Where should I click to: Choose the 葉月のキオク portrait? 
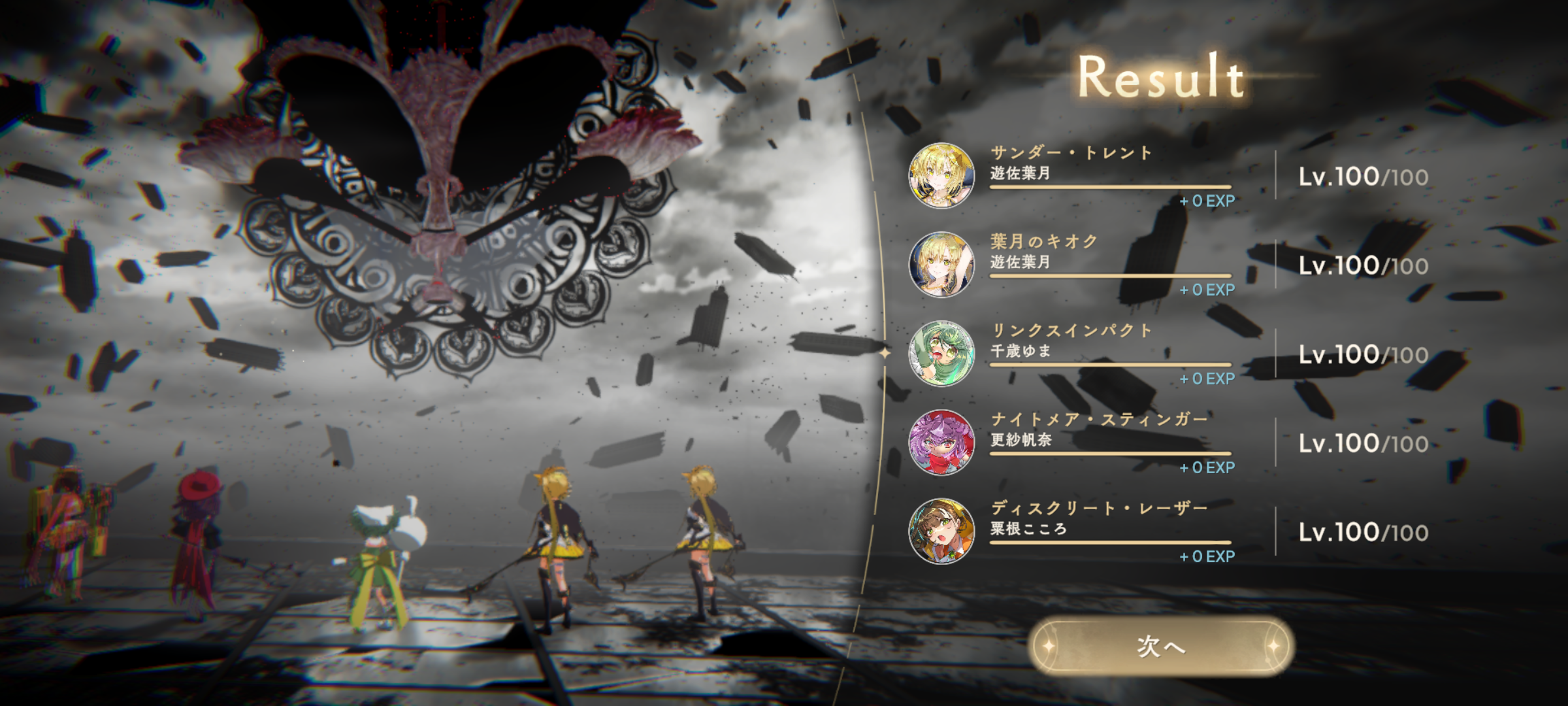[x=941, y=265]
